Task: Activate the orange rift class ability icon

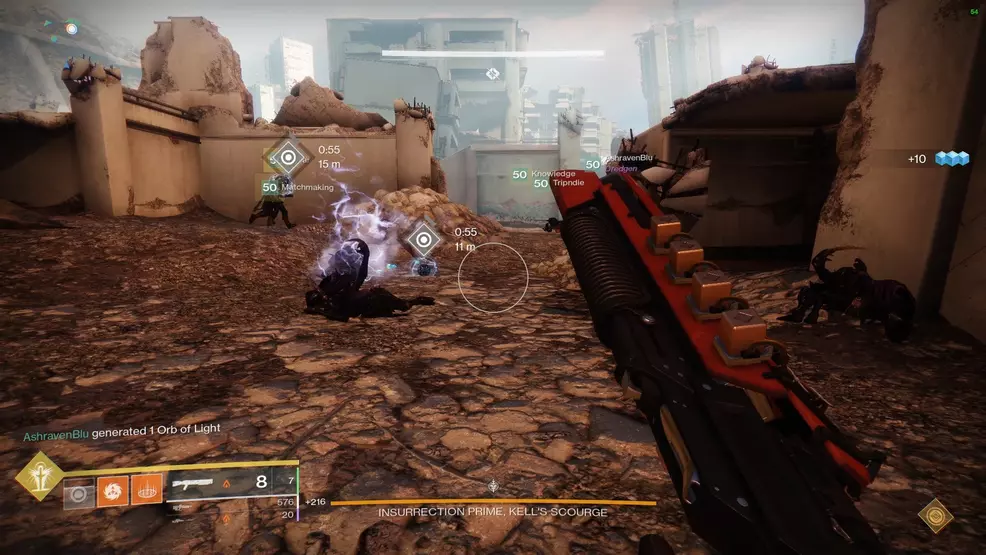Action: [x=146, y=491]
